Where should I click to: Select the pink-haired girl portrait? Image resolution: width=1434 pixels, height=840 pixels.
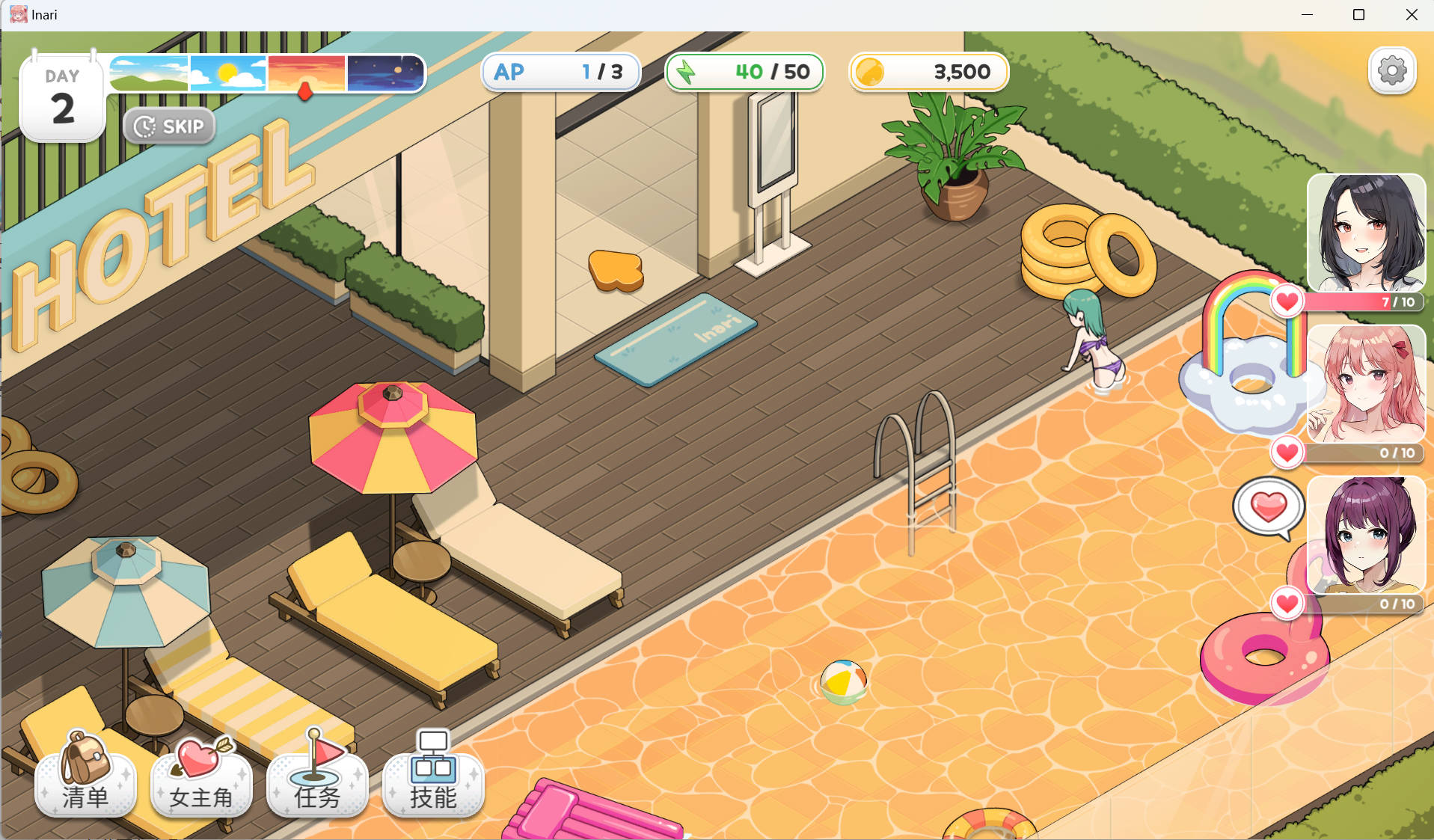pyautogui.click(x=1365, y=384)
